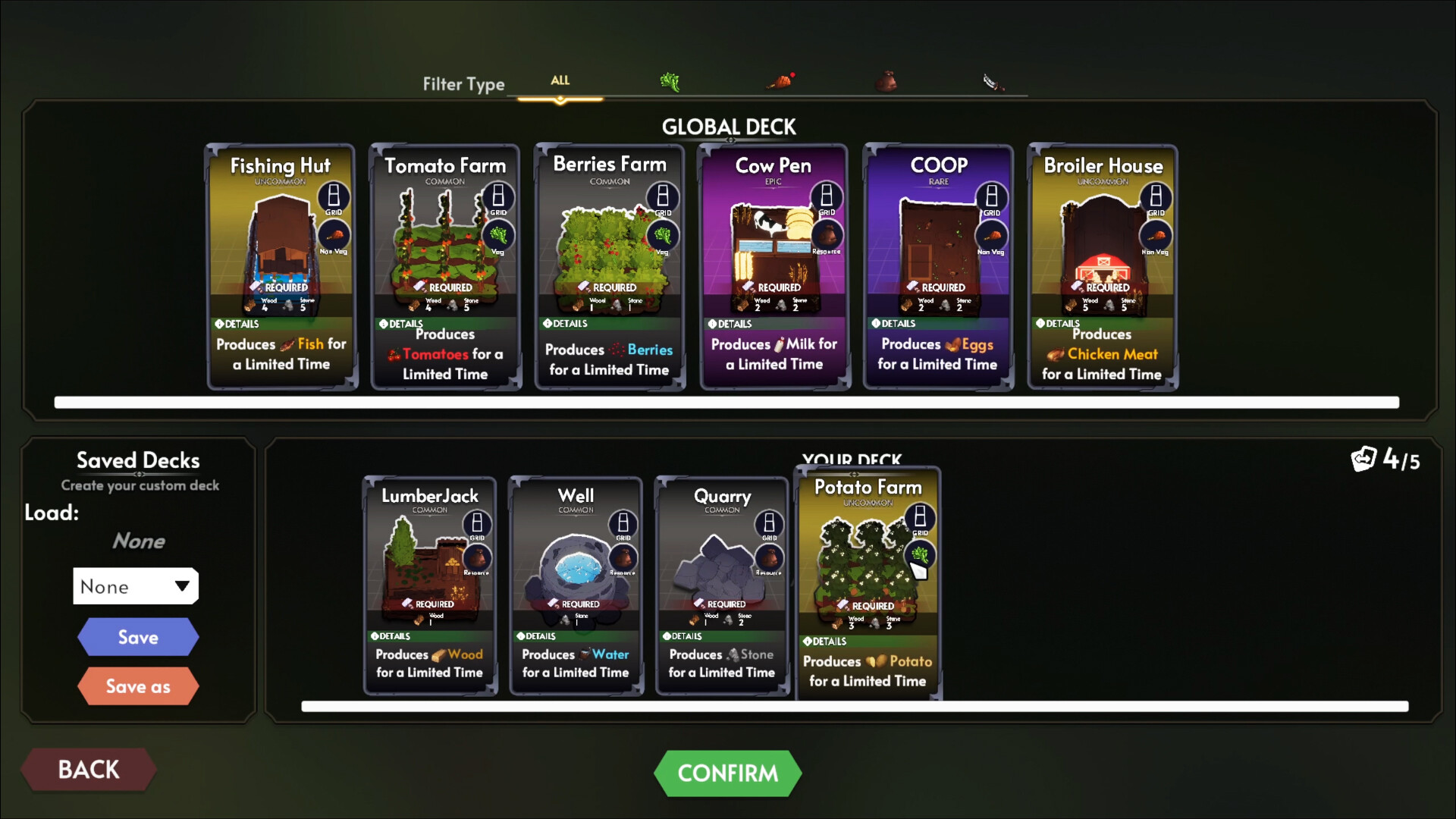
Task: Select the vegetable filter icon
Action: tap(670, 80)
